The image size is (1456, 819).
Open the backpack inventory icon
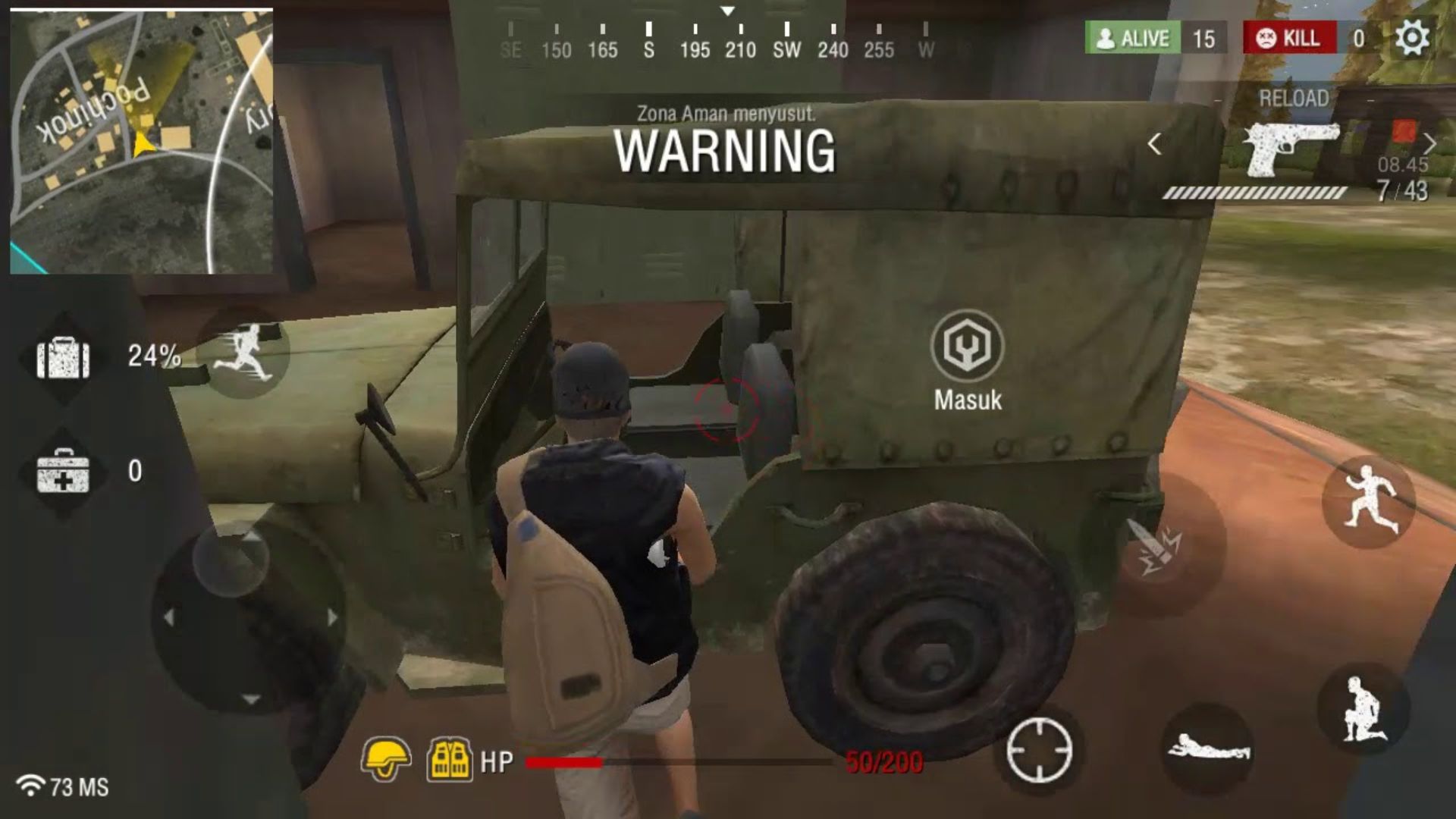pos(64,357)
